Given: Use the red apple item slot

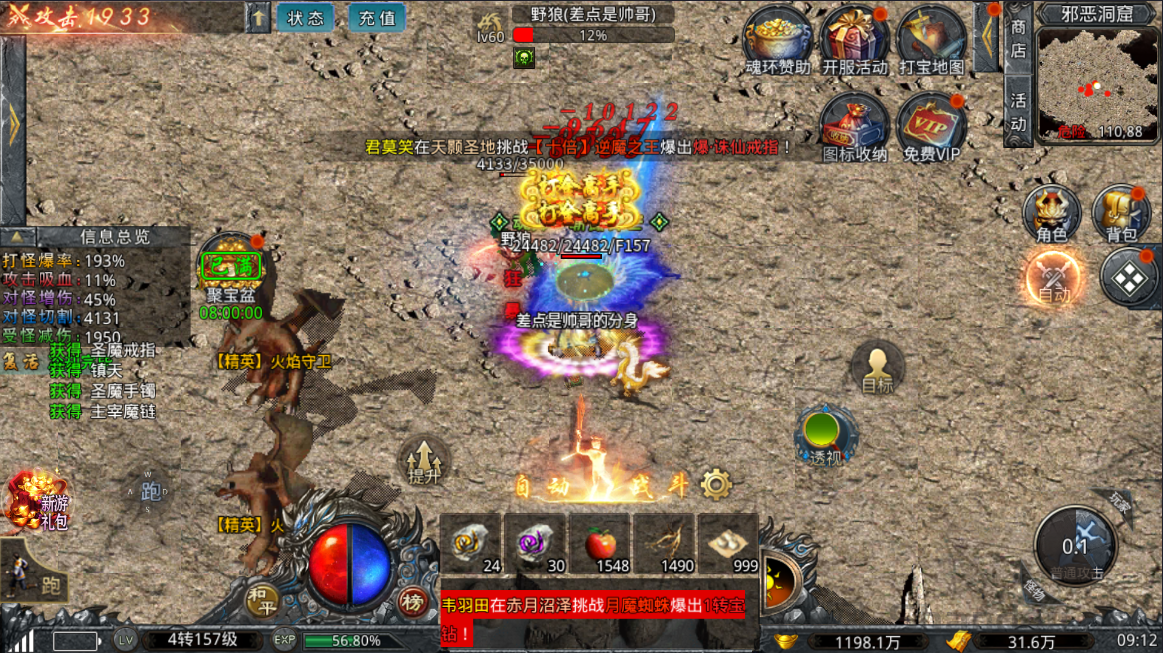Looking at the screenshot, I should pos(599,545).
